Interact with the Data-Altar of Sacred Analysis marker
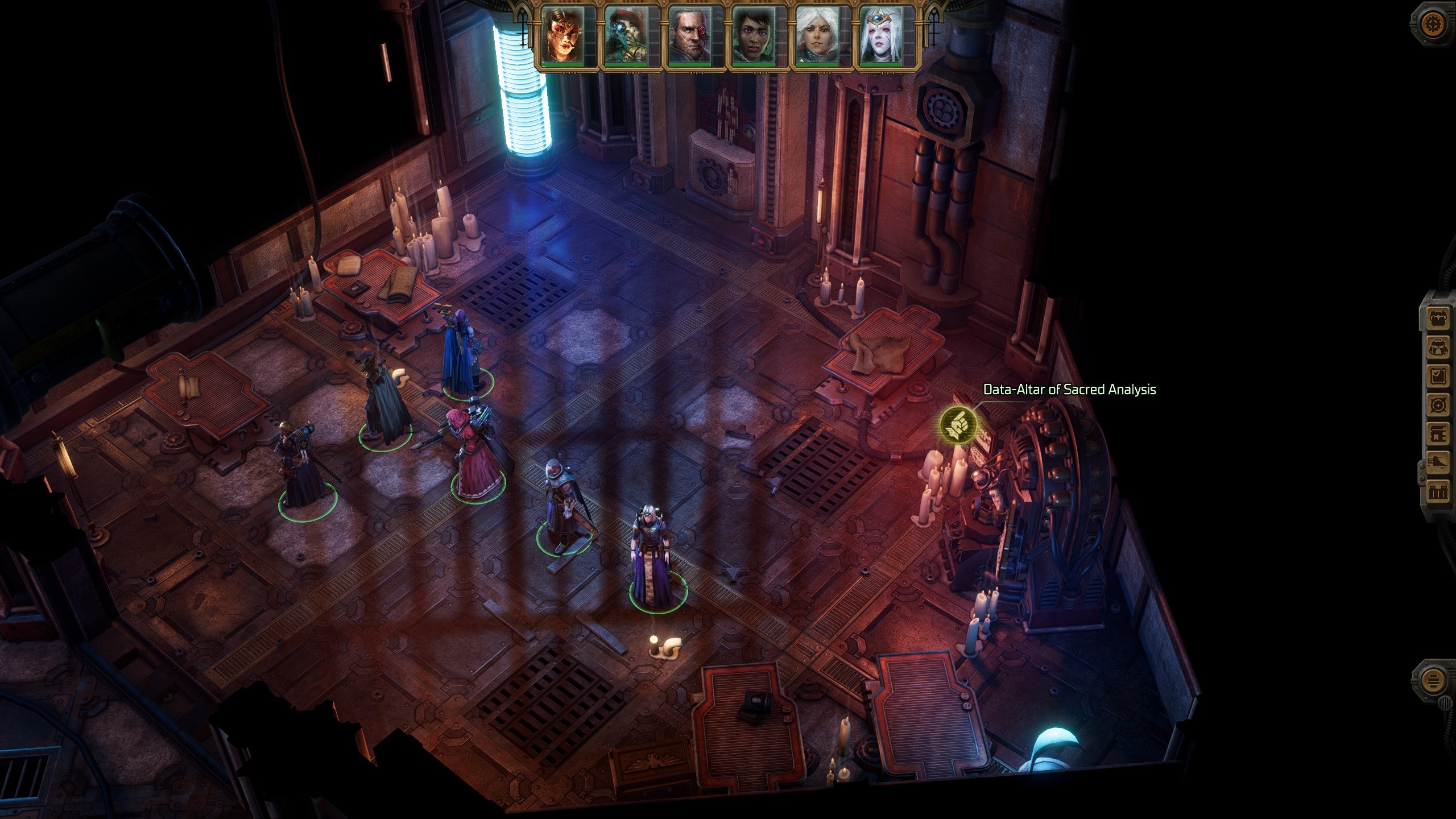 [x=958, y=425]
